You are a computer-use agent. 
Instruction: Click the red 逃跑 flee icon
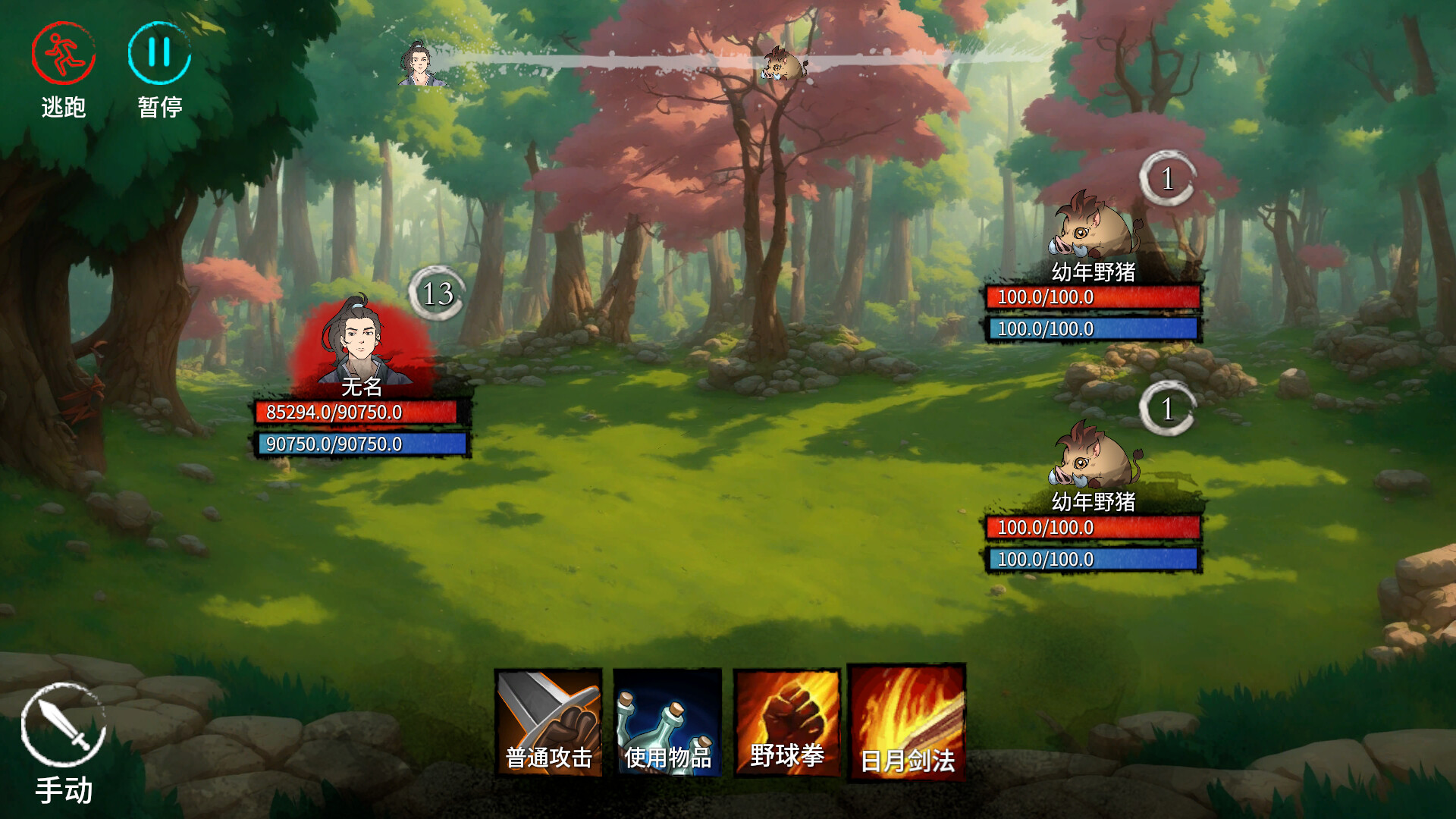point(64,55)
